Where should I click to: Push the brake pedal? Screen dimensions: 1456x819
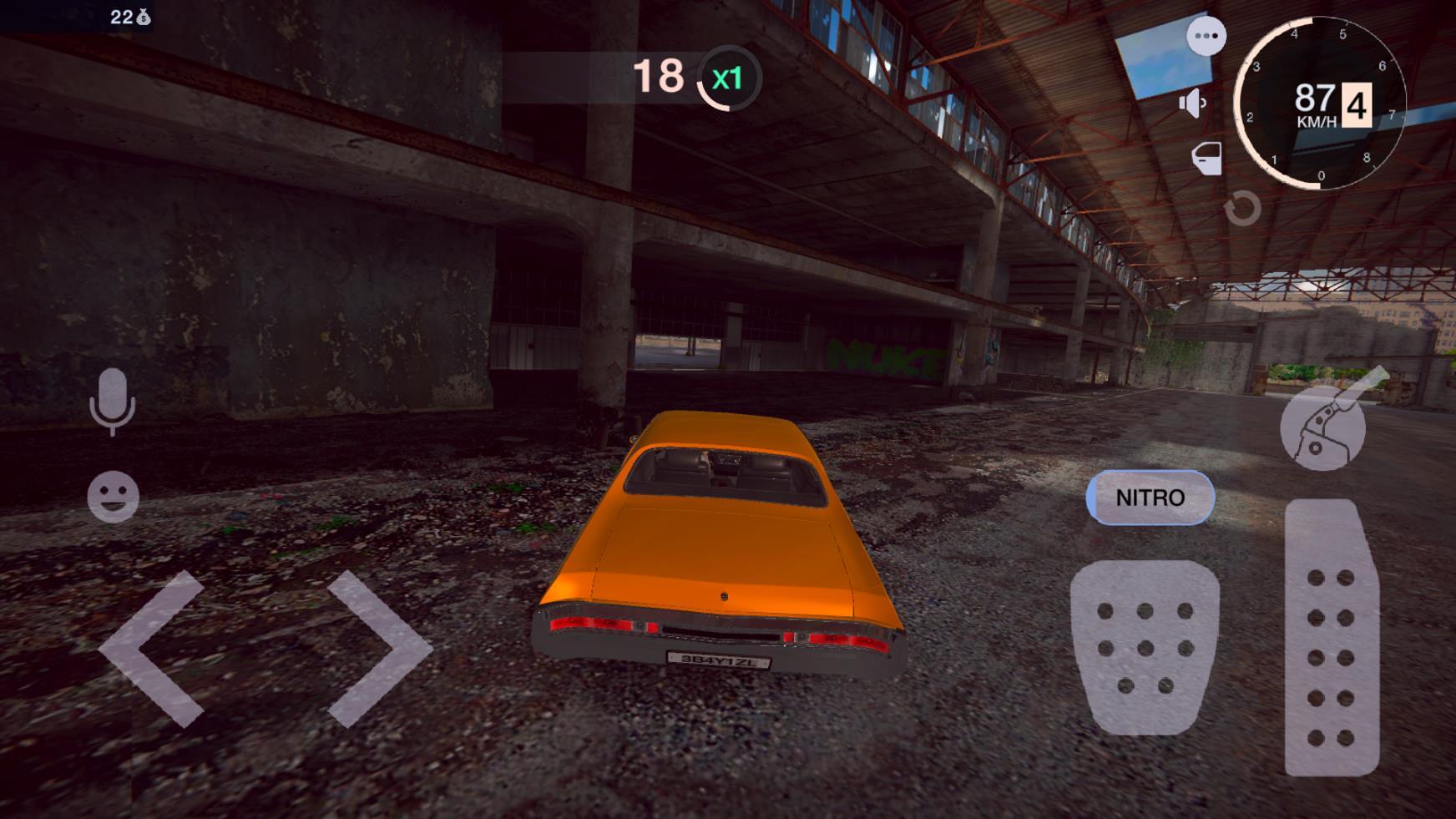click(1145, 647)
